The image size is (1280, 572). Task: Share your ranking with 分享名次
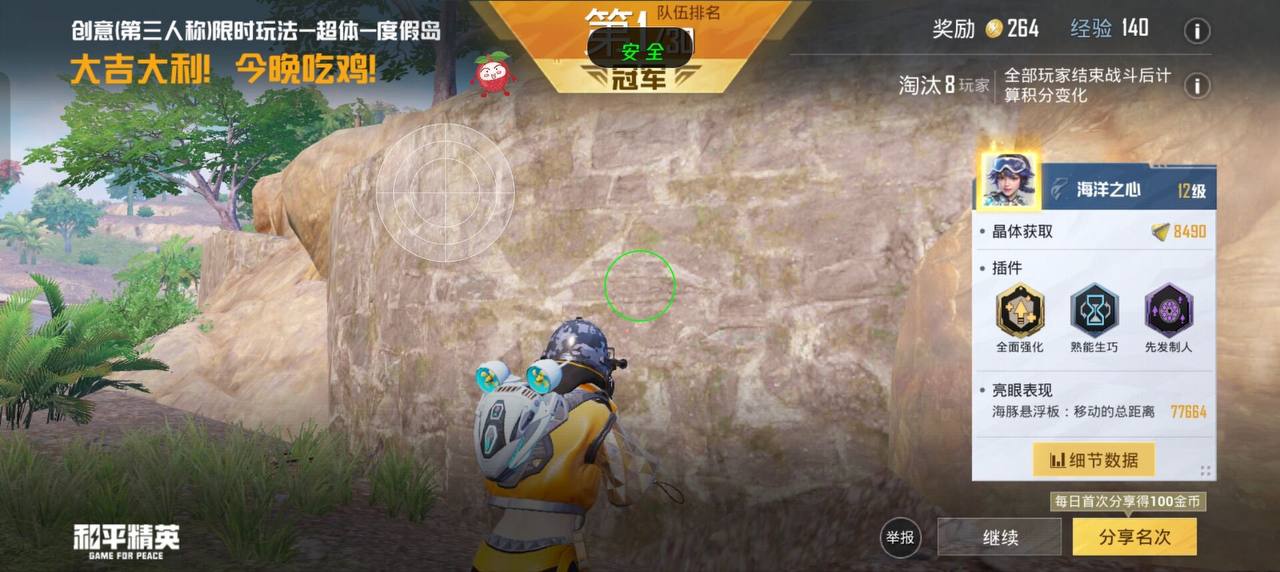(1134, 537)
